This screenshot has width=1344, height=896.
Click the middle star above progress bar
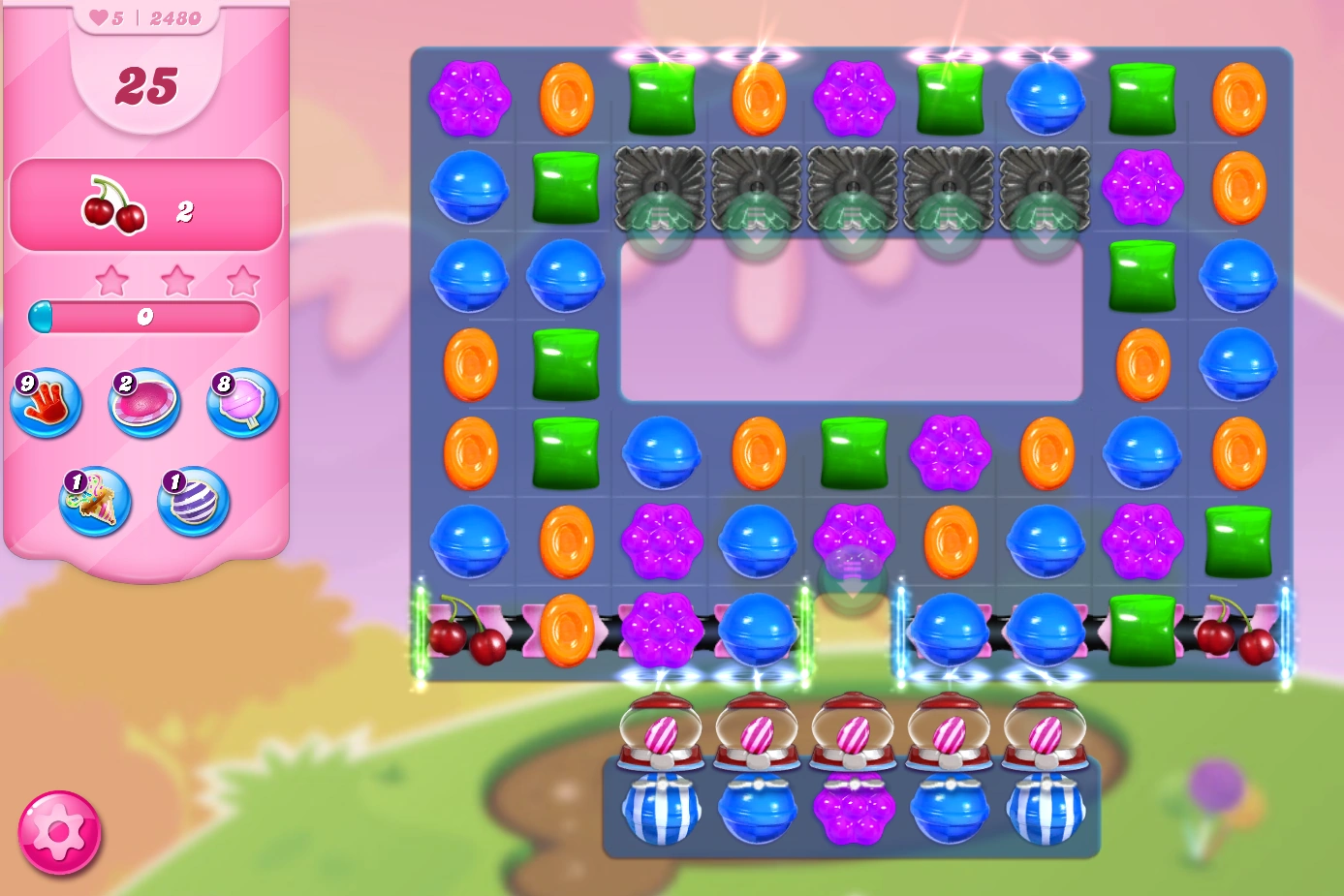178,279
